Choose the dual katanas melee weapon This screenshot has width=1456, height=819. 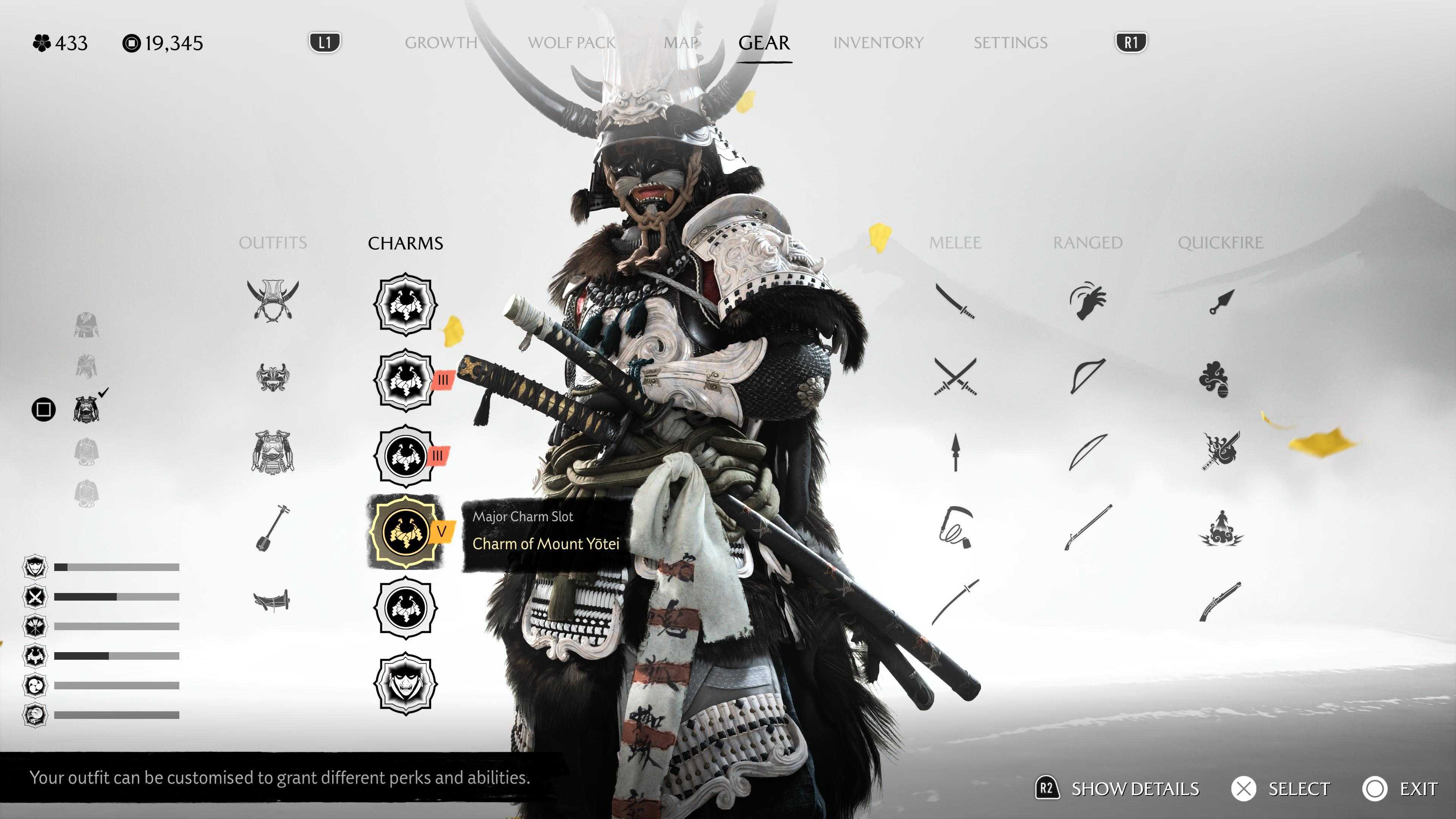[x=955, y=377]
